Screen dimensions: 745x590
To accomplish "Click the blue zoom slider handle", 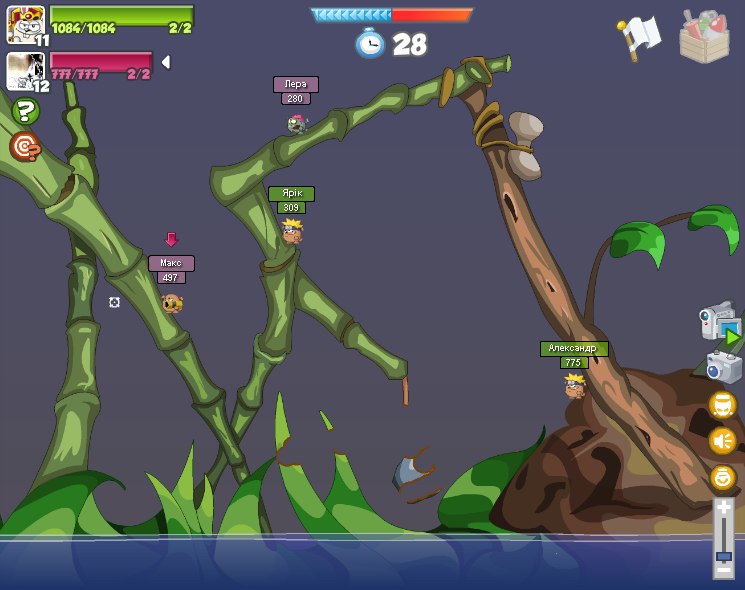I will click(x=723, y=555).
